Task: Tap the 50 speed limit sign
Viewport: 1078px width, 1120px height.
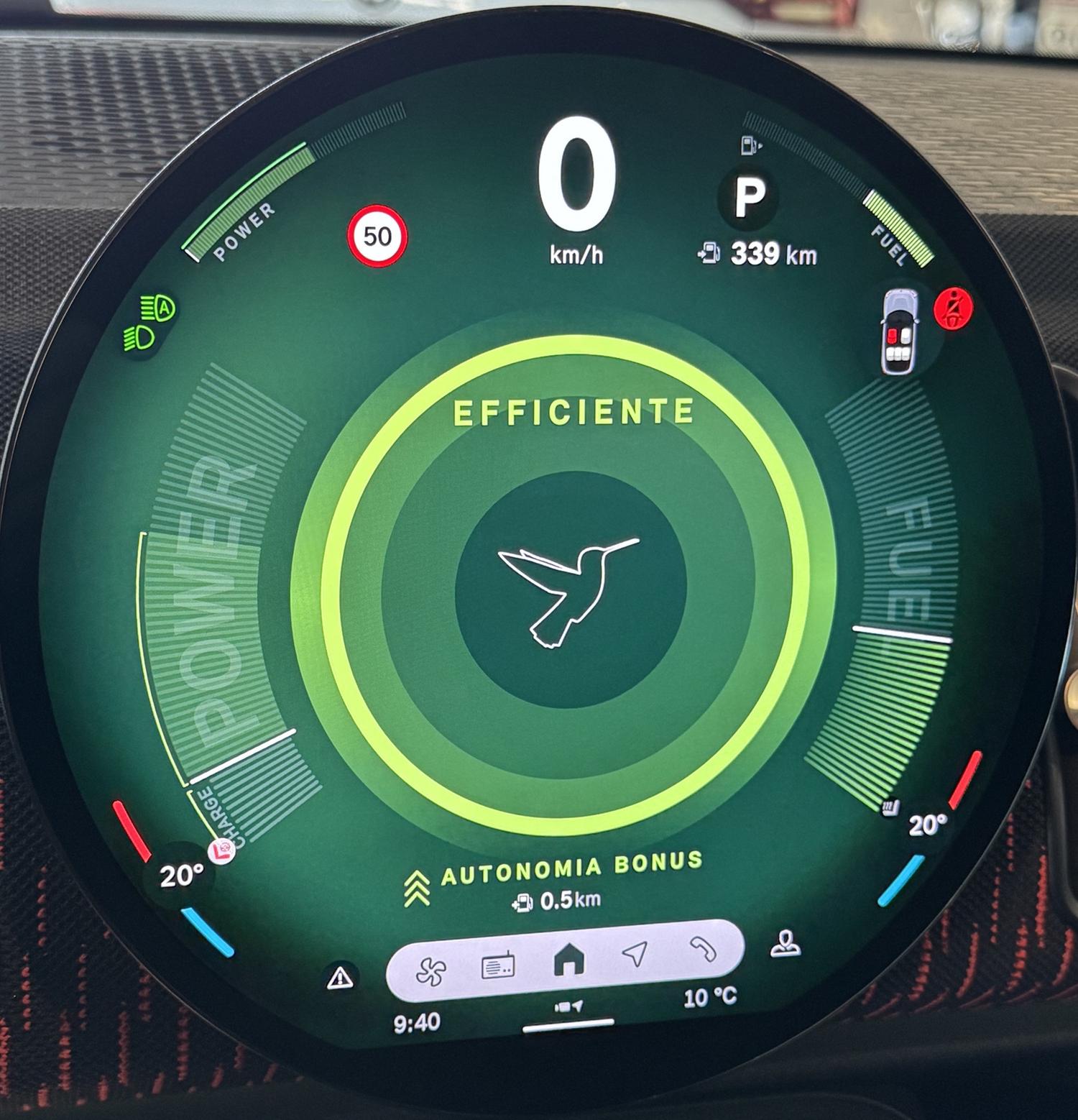Action: 377,236
